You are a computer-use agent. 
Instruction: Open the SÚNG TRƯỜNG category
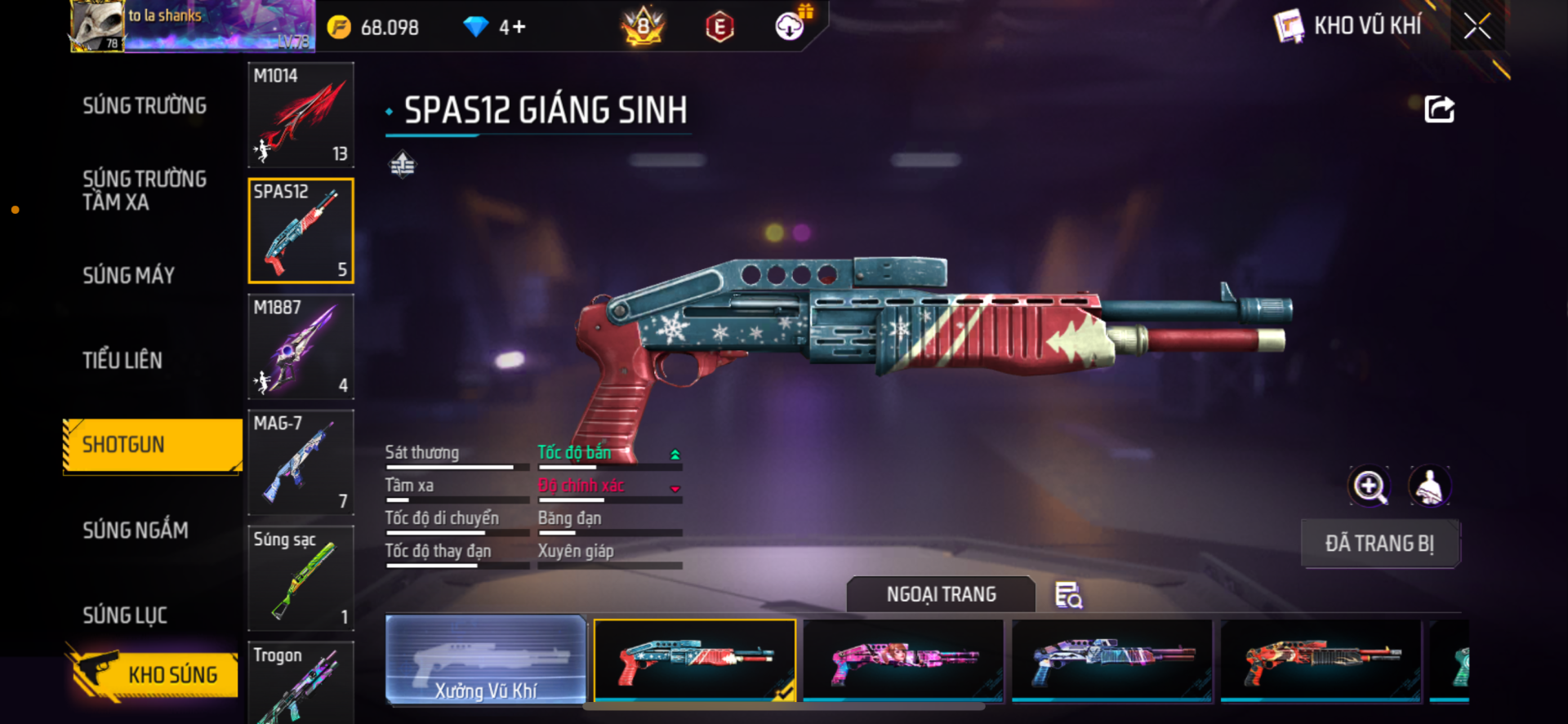[x=145, y=106]
